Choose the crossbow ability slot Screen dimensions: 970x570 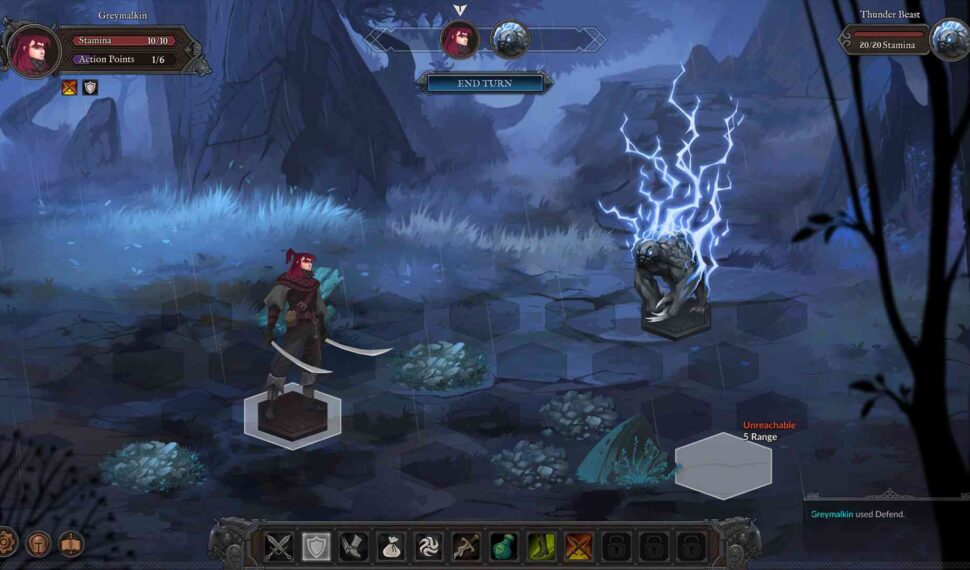pos(465,547)
